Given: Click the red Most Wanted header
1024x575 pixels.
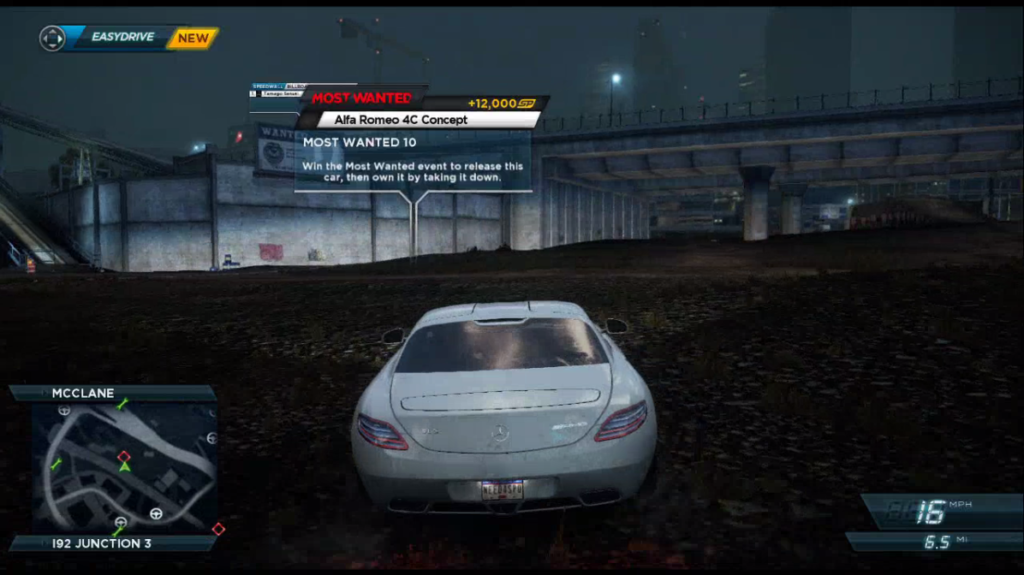Looking at the screenshot, I should pyautogui.click(x=361, y=98).
